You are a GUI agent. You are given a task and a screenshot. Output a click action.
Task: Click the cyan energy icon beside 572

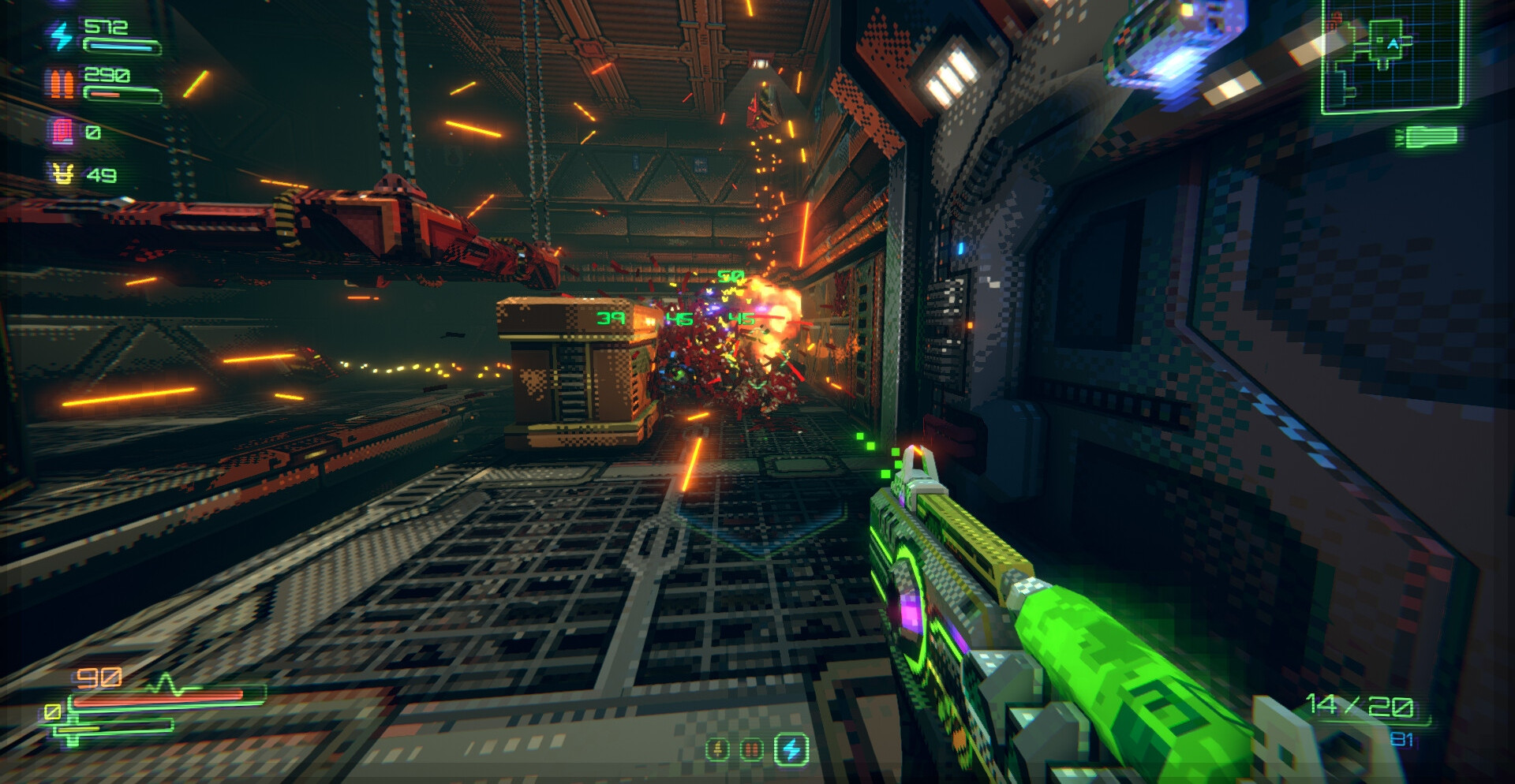pyautogui.click(x=61, y=36)
